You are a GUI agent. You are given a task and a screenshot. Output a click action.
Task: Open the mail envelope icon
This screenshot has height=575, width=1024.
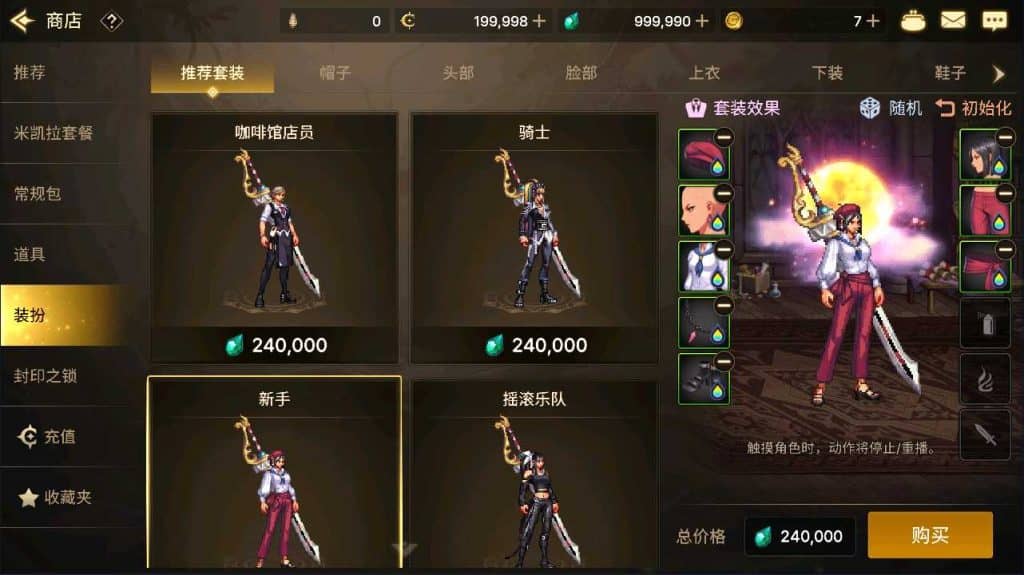(x=953, y=20)
